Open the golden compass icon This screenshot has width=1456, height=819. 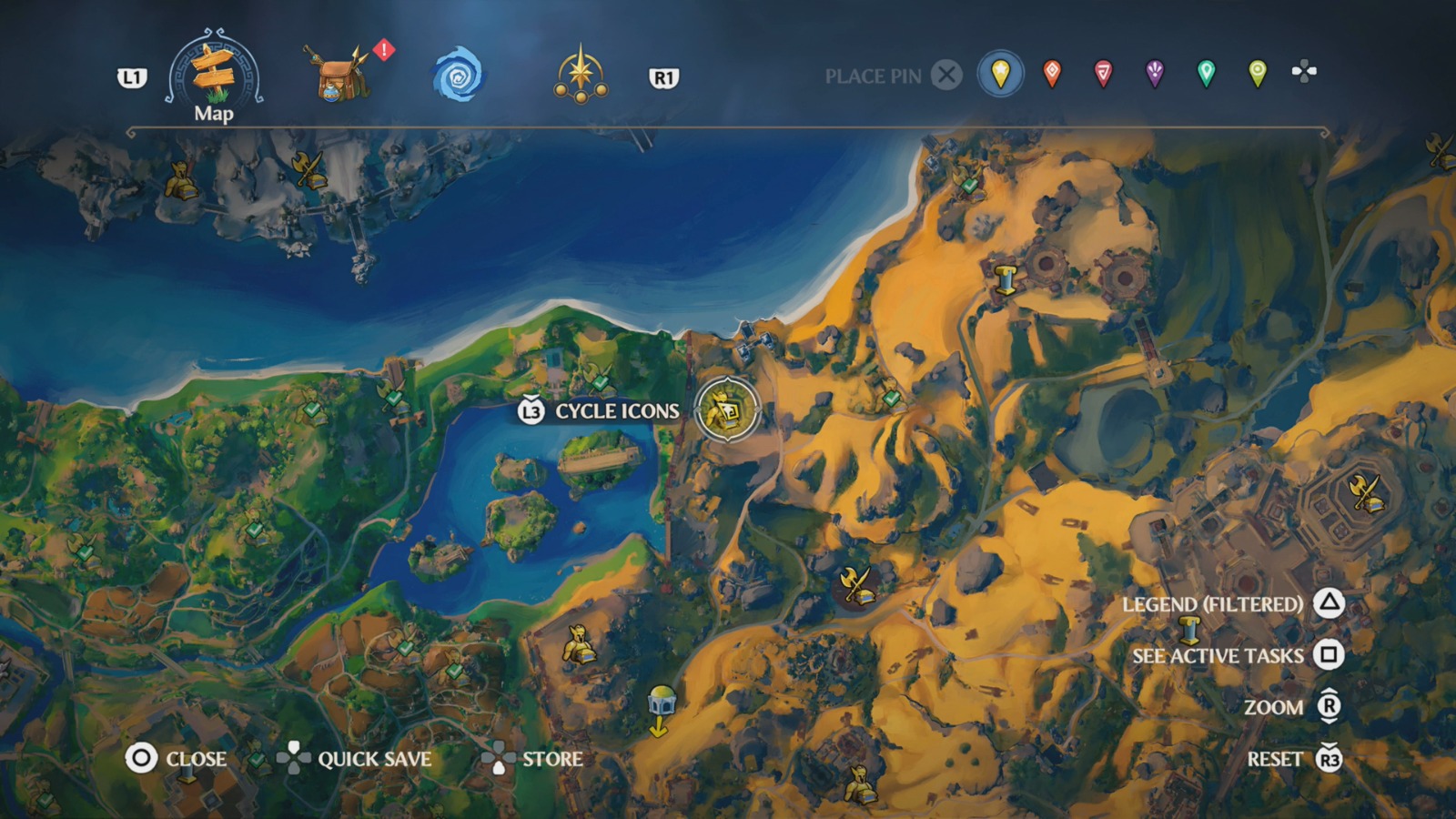582,71
